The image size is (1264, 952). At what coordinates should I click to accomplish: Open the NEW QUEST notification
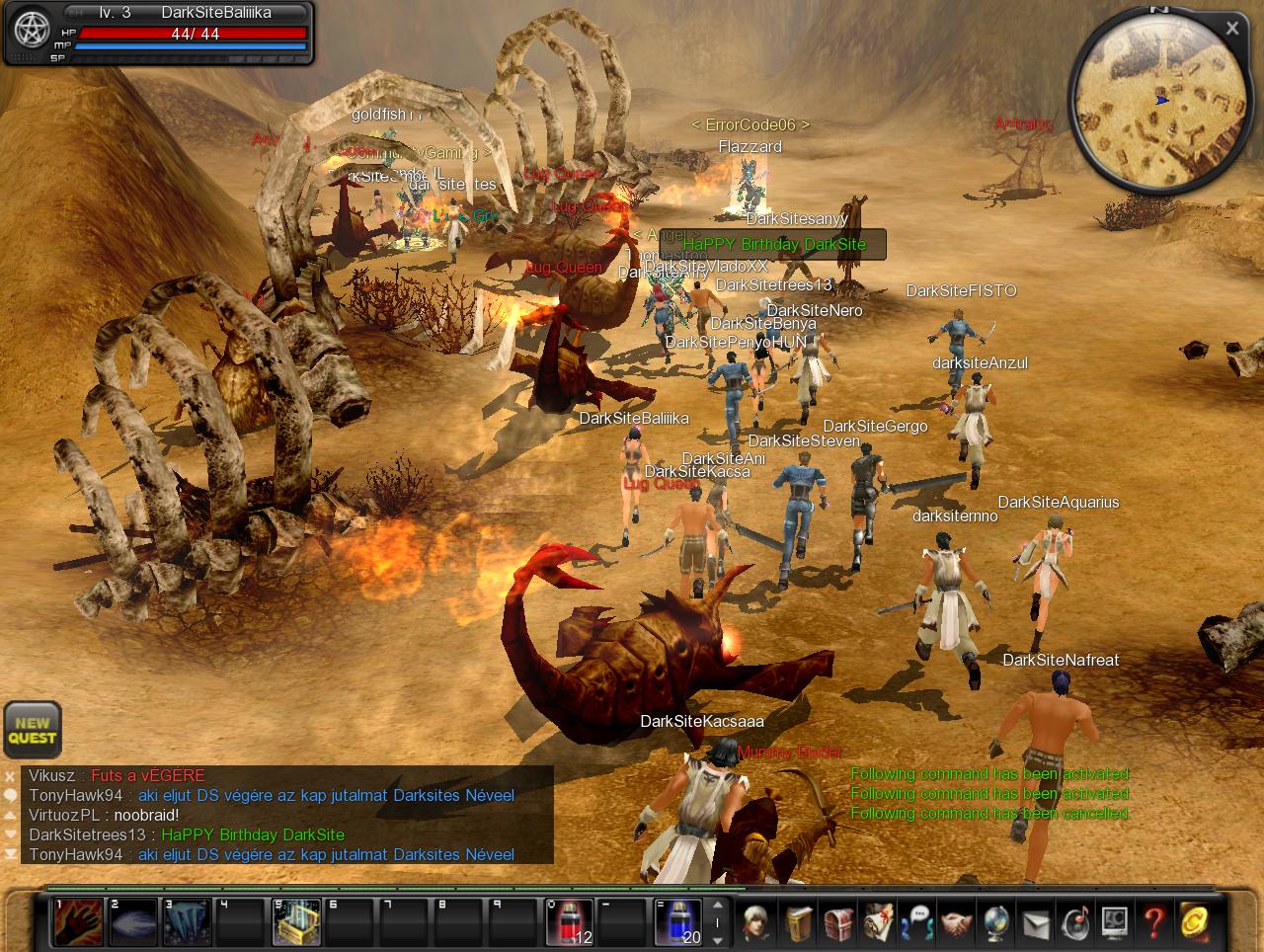coord(33,730)
